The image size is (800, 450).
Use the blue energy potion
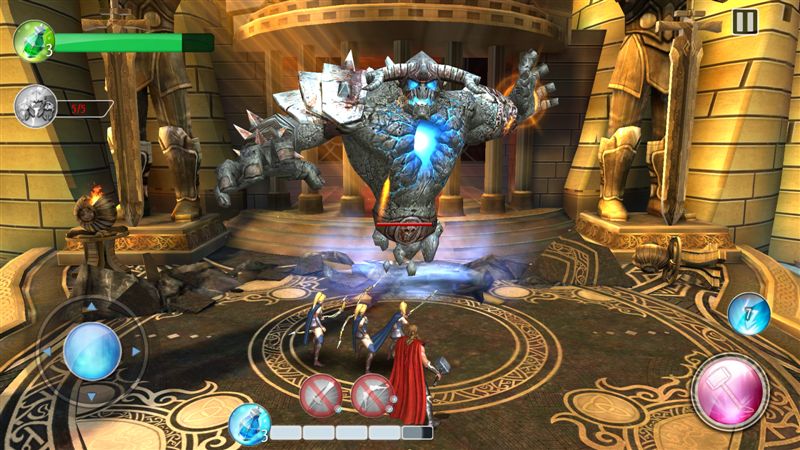tap(248, 423)
